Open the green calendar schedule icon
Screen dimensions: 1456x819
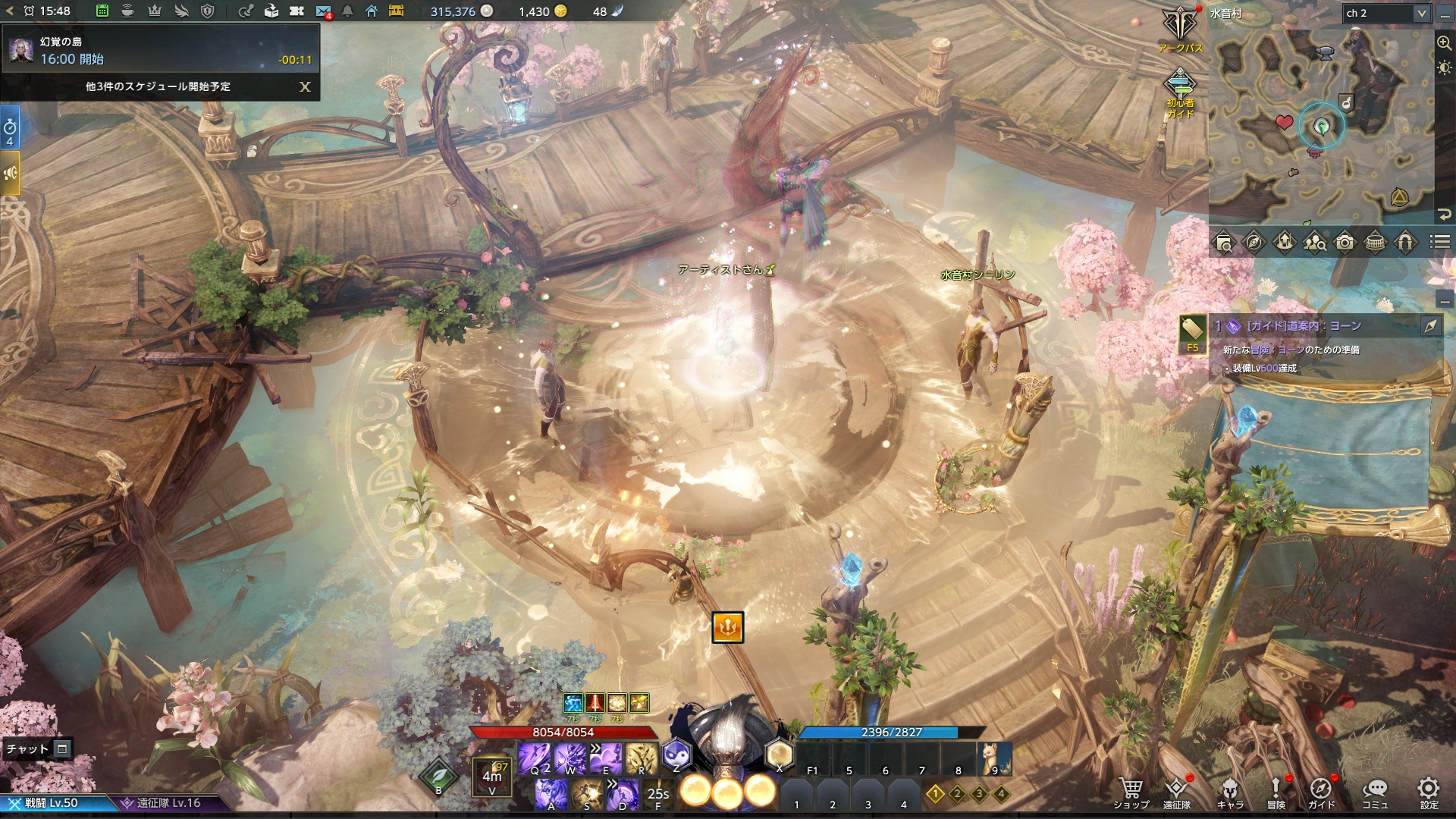[102, 11]
